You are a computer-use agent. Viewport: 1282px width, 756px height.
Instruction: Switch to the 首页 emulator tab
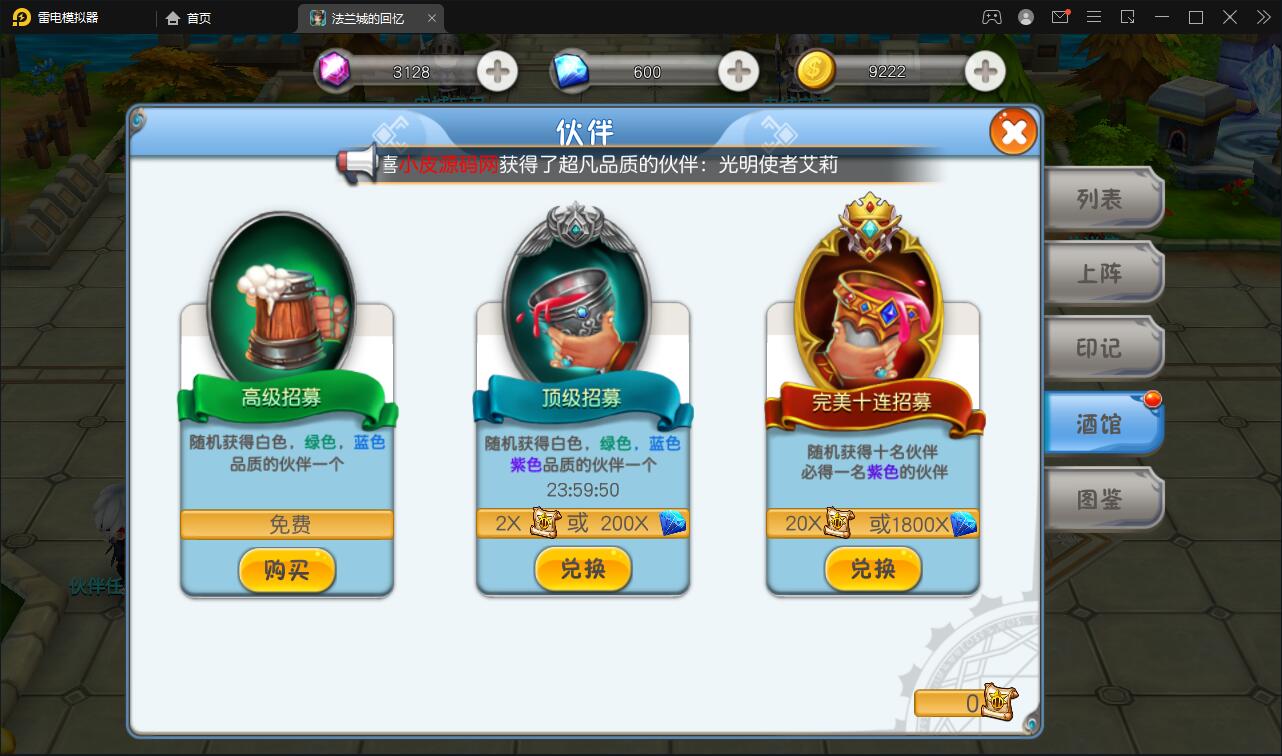[193, 17]
